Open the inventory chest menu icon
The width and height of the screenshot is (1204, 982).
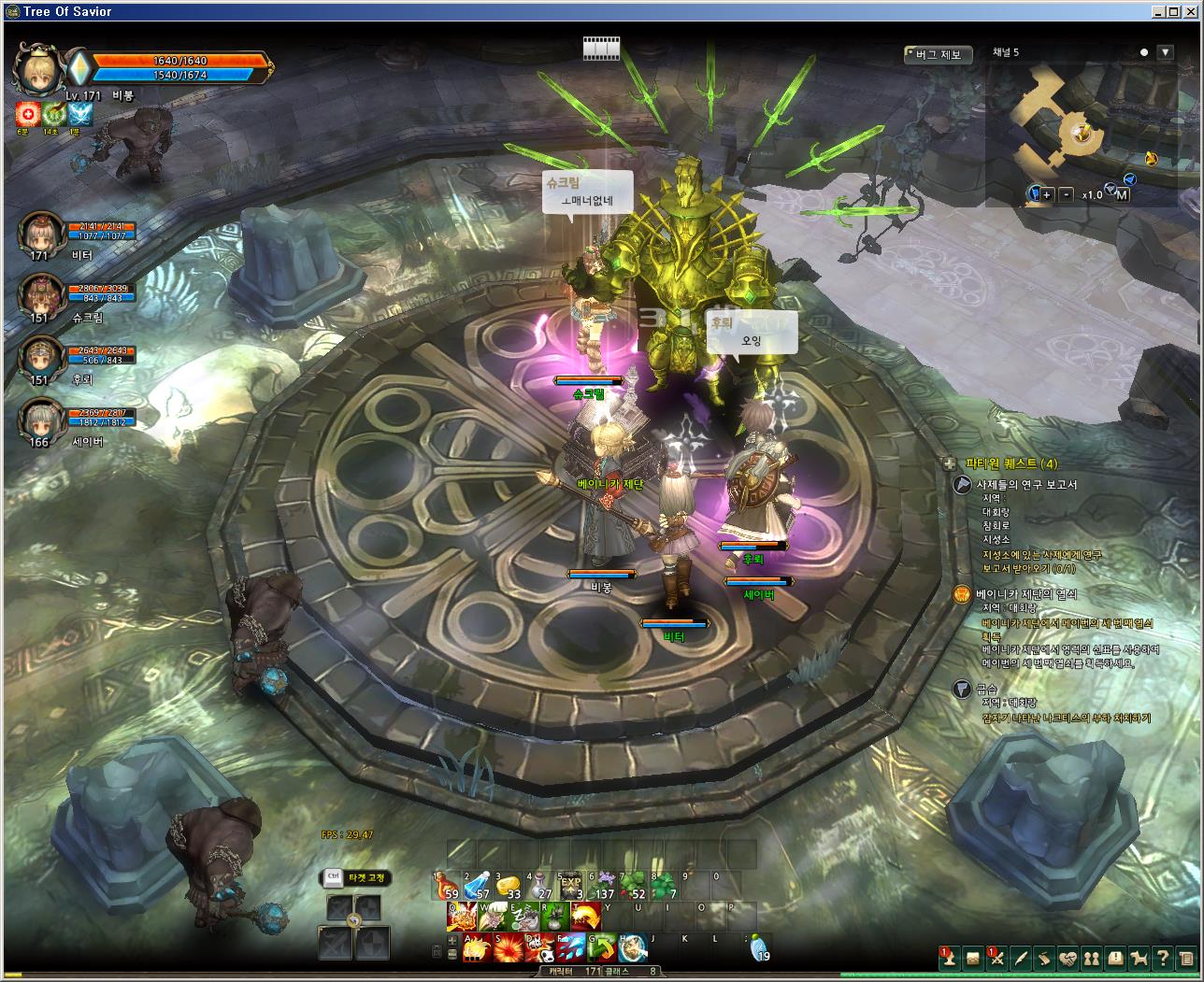click(x=973, y=959)
